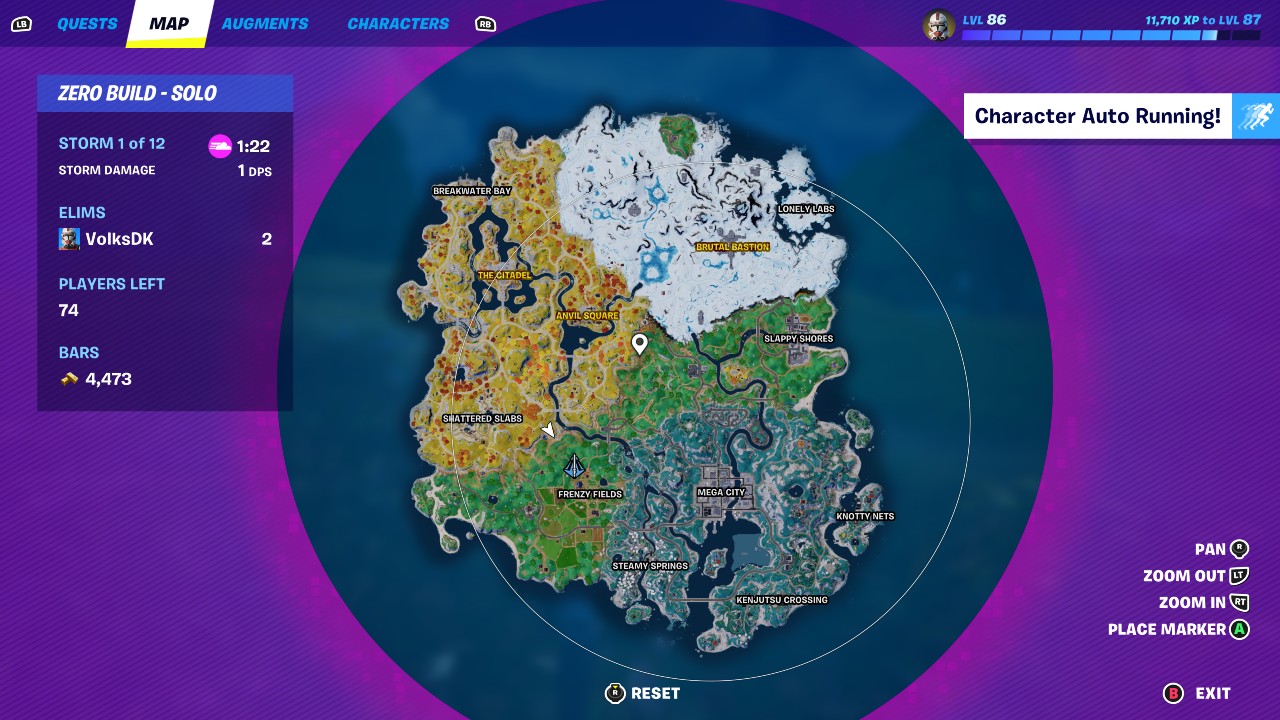This screenshot has height=720, width=1280.
Task: Click VolksDK's player avatar in Elims
Action: point(68,238)
